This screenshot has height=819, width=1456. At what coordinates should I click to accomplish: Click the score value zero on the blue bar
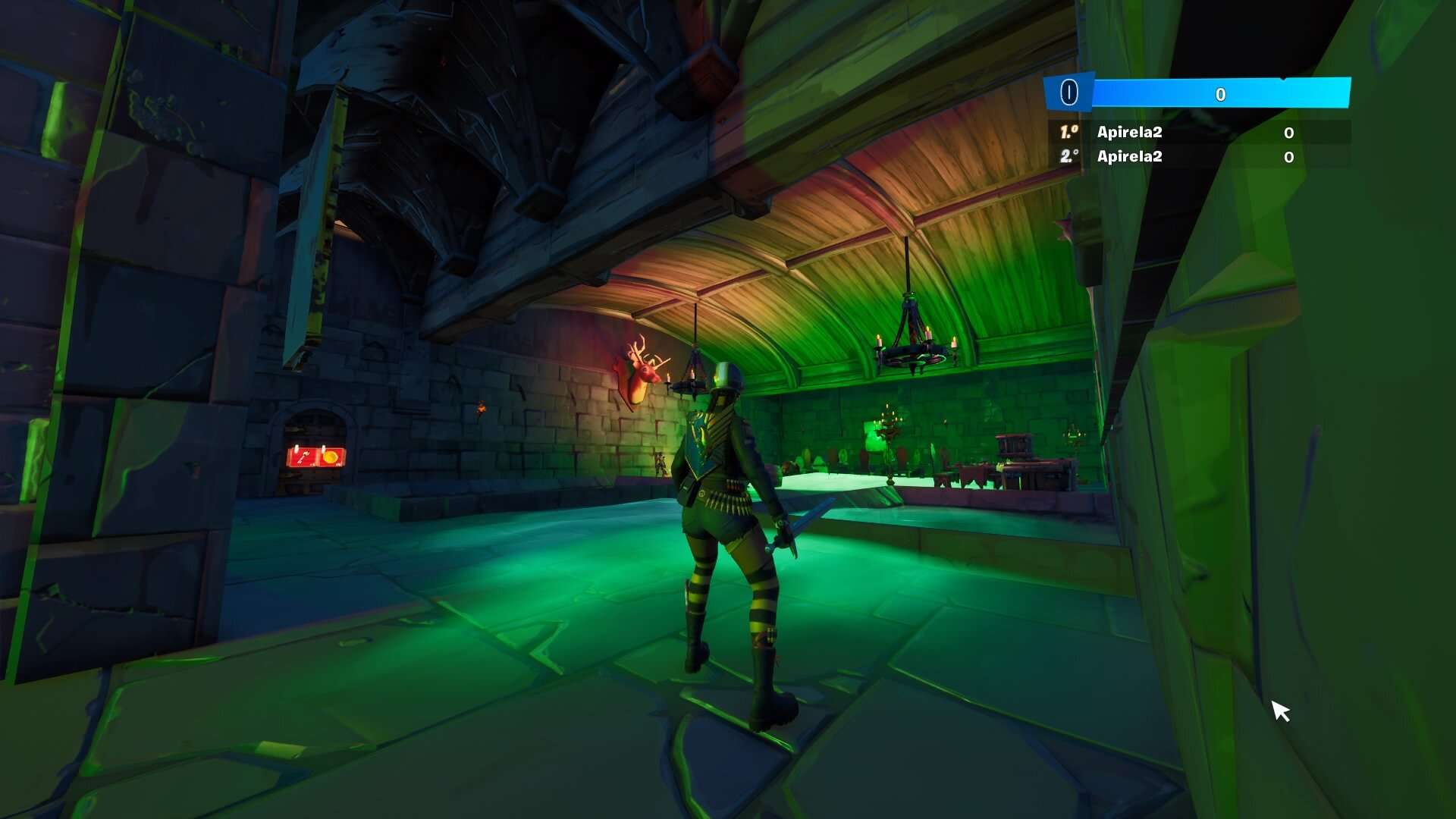tap(1222, 94)
